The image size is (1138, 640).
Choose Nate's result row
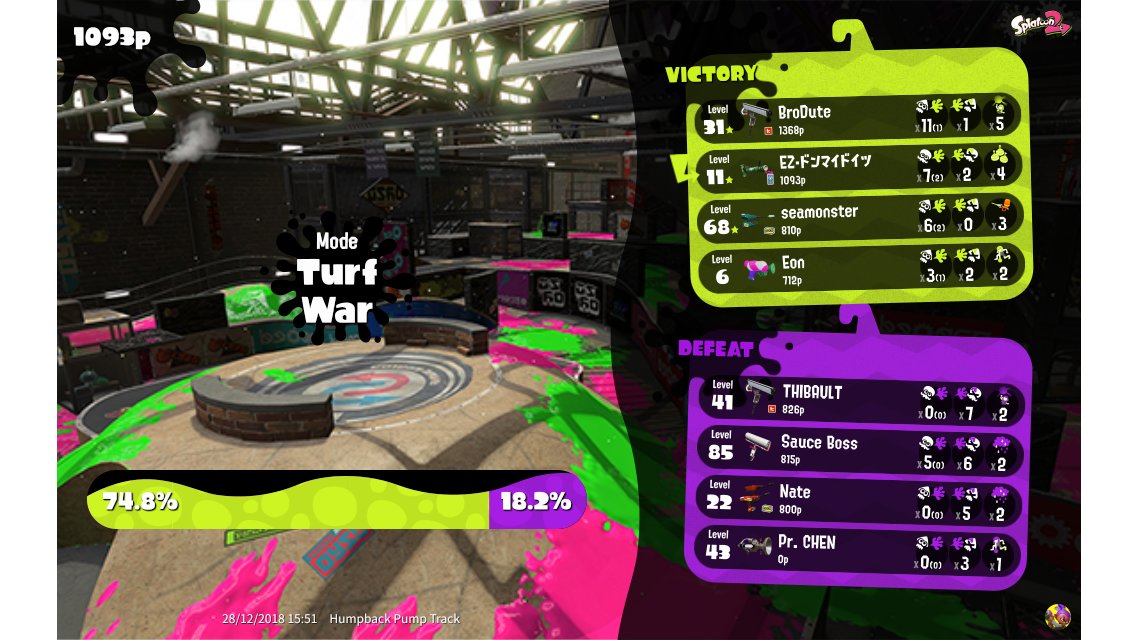[x=858, y=499]
